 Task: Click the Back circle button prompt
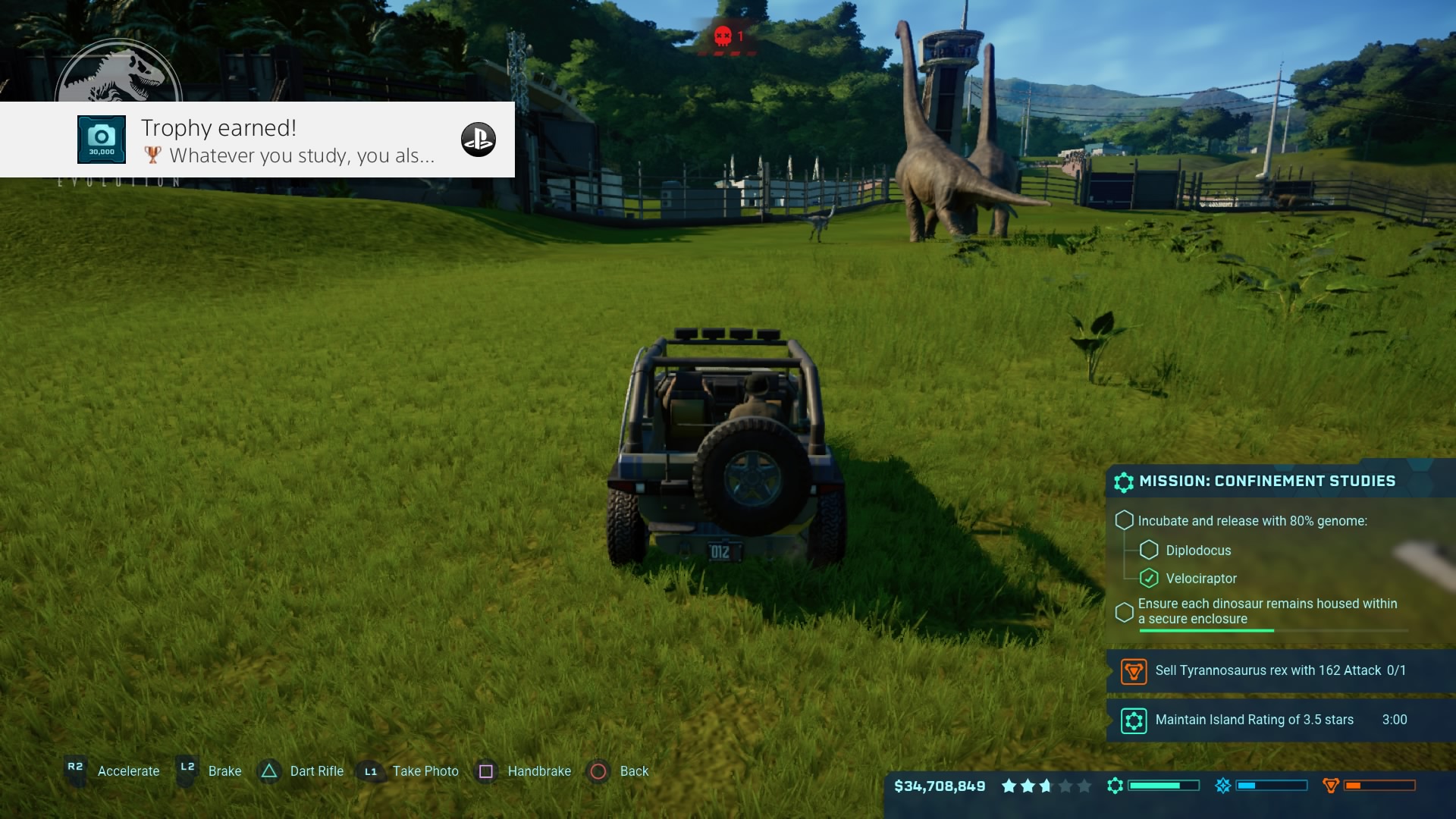click(x=598, y=771)
